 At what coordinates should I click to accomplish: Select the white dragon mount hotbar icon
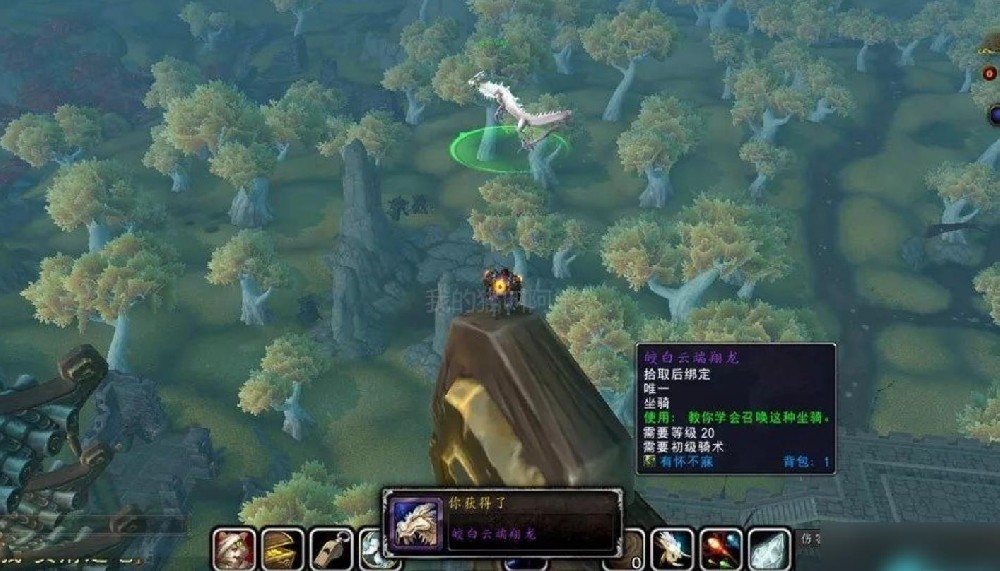click(x=672, y=549)
